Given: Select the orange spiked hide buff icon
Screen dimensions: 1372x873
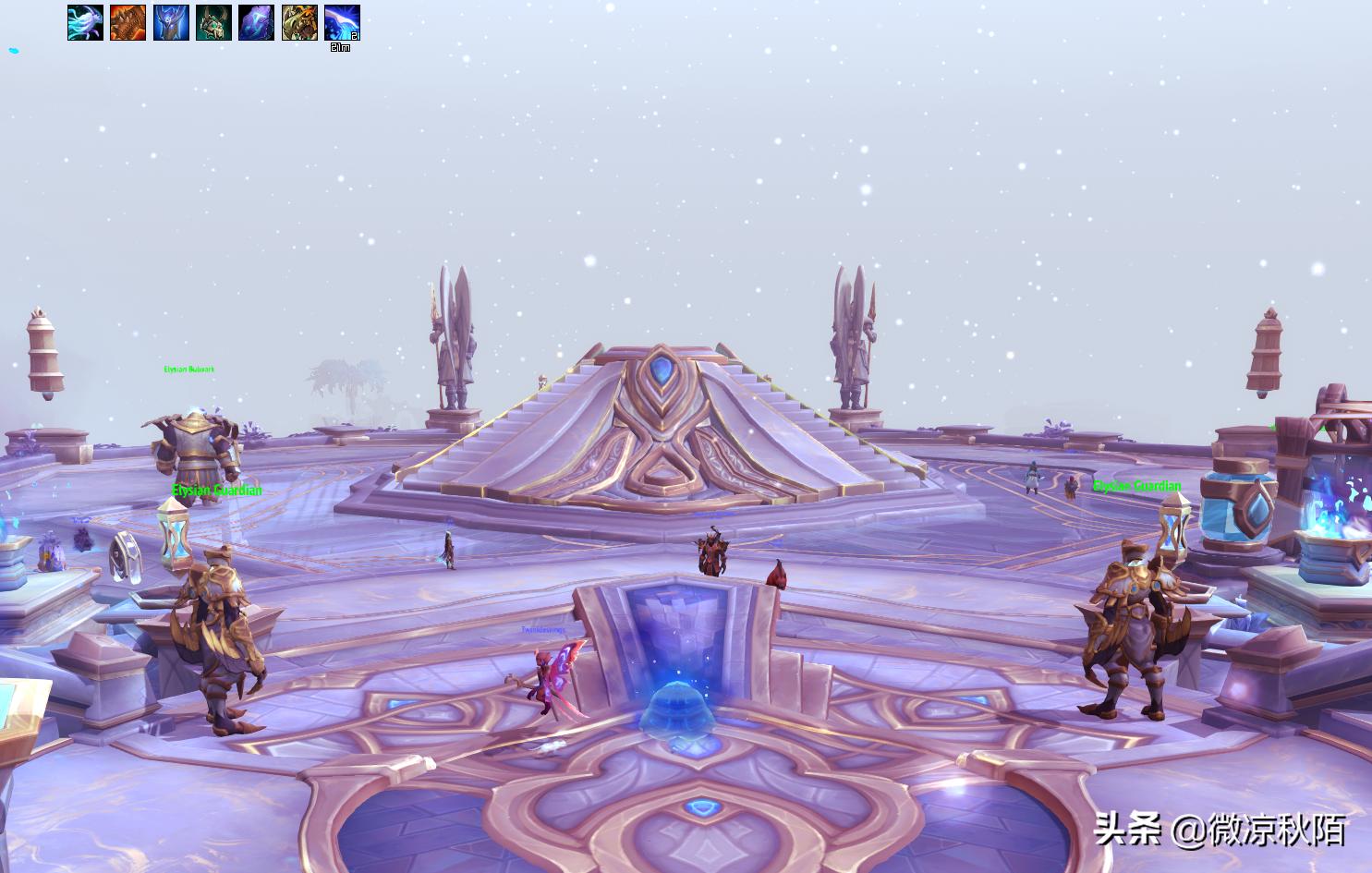Looking at the screenshot, I should tap(127, 23).
